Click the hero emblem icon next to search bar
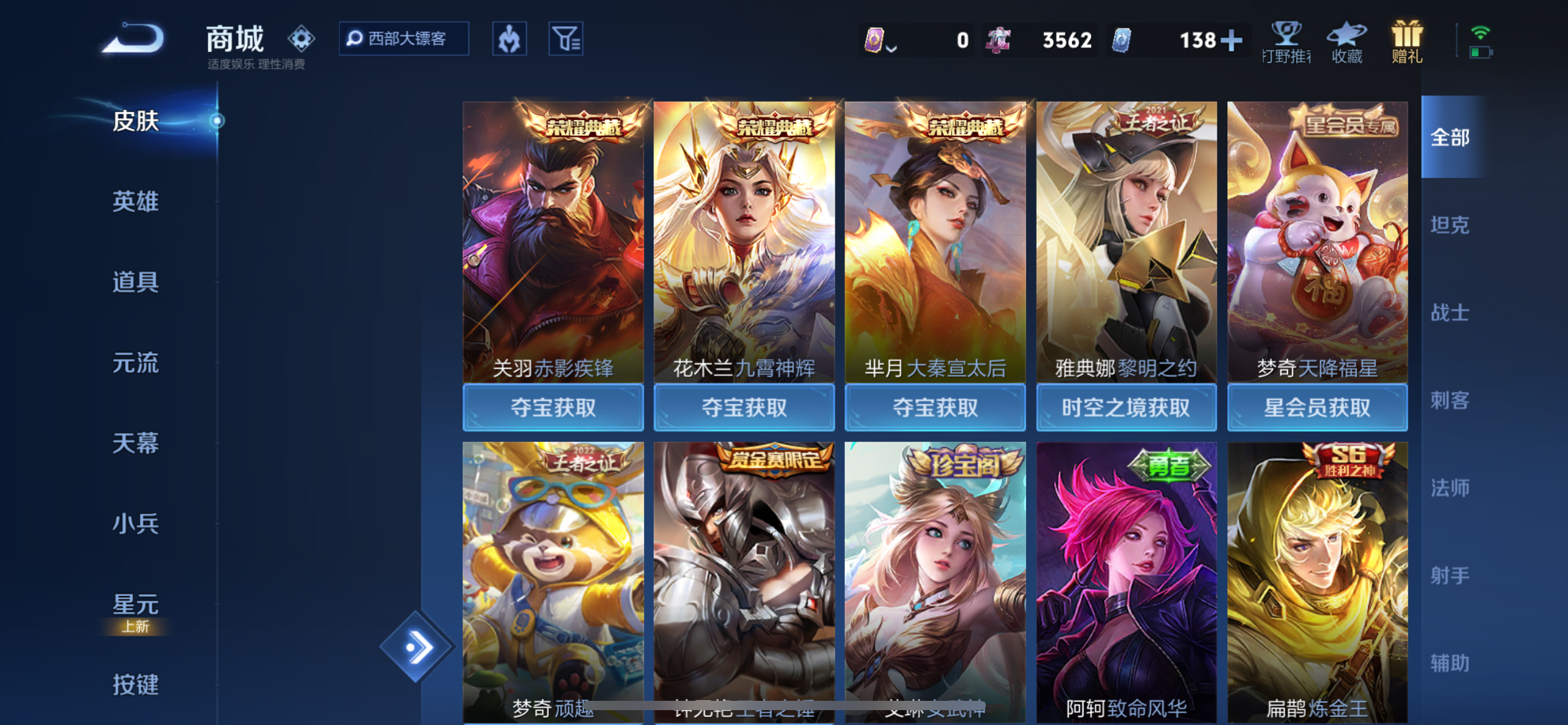 [x=509, y=38]
